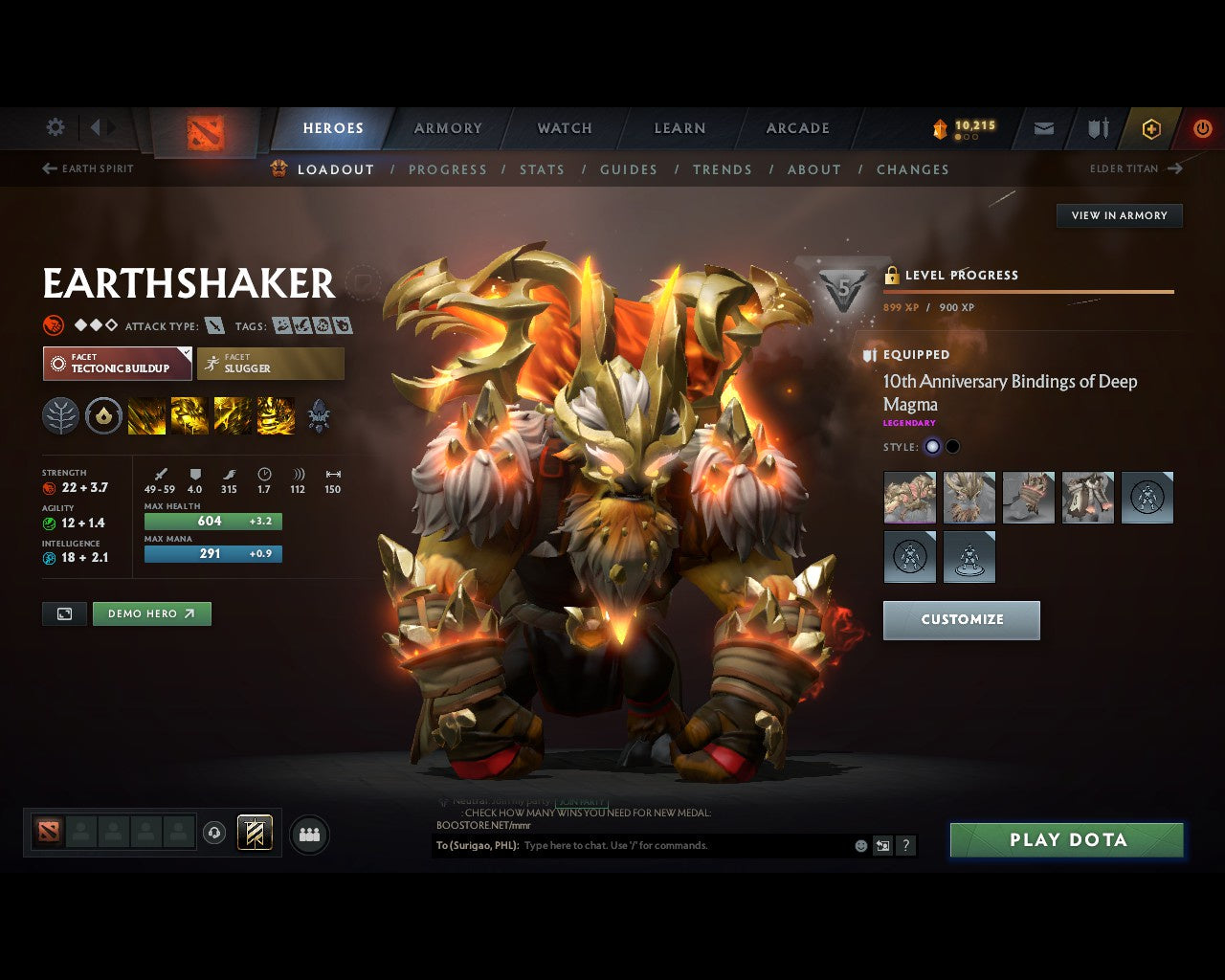Click the Demo Hero button
The image size is (1225, 980).
[151, 613]
